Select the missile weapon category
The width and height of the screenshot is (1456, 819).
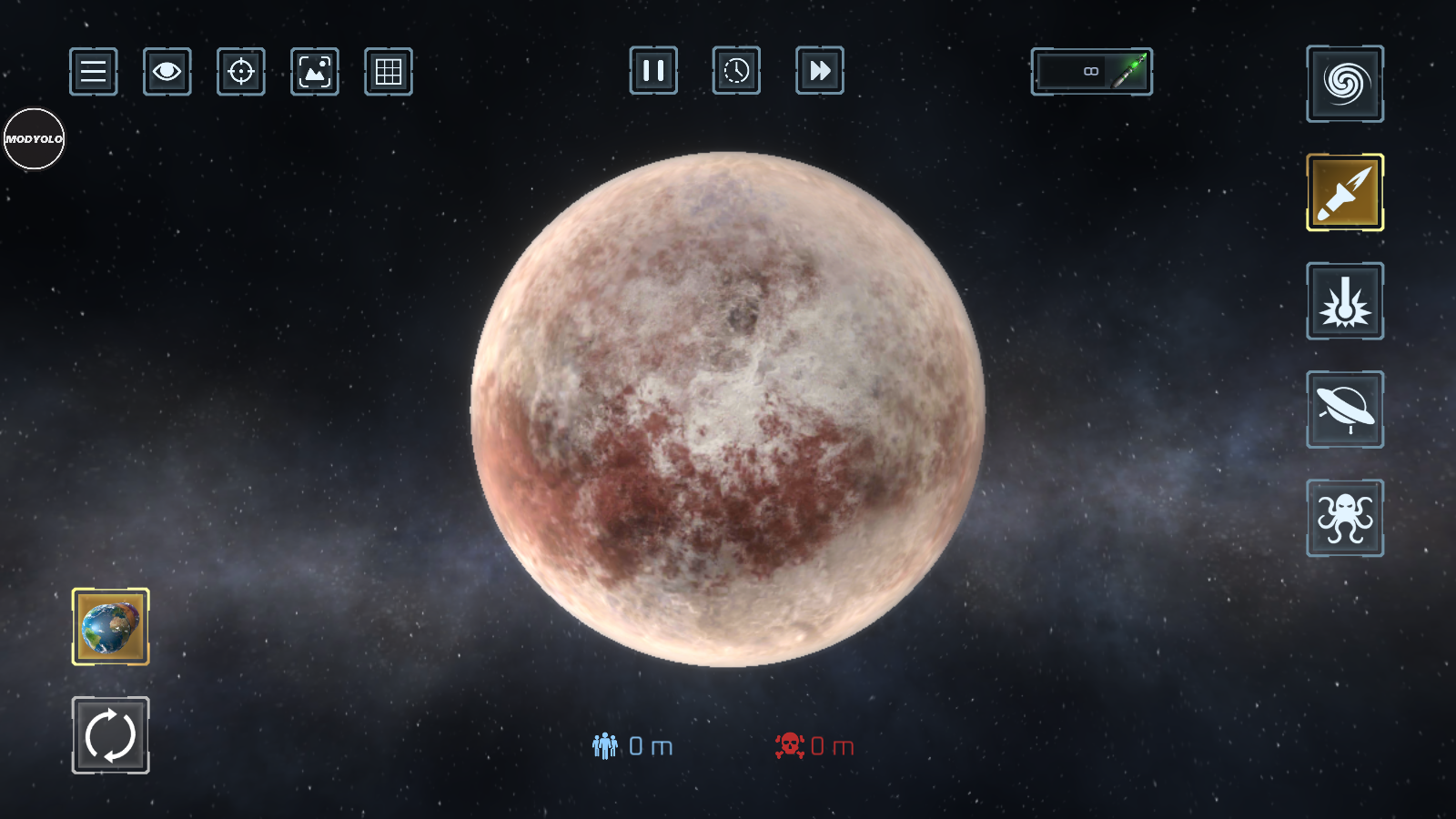pyautogui.click(x=1345, y=192)
